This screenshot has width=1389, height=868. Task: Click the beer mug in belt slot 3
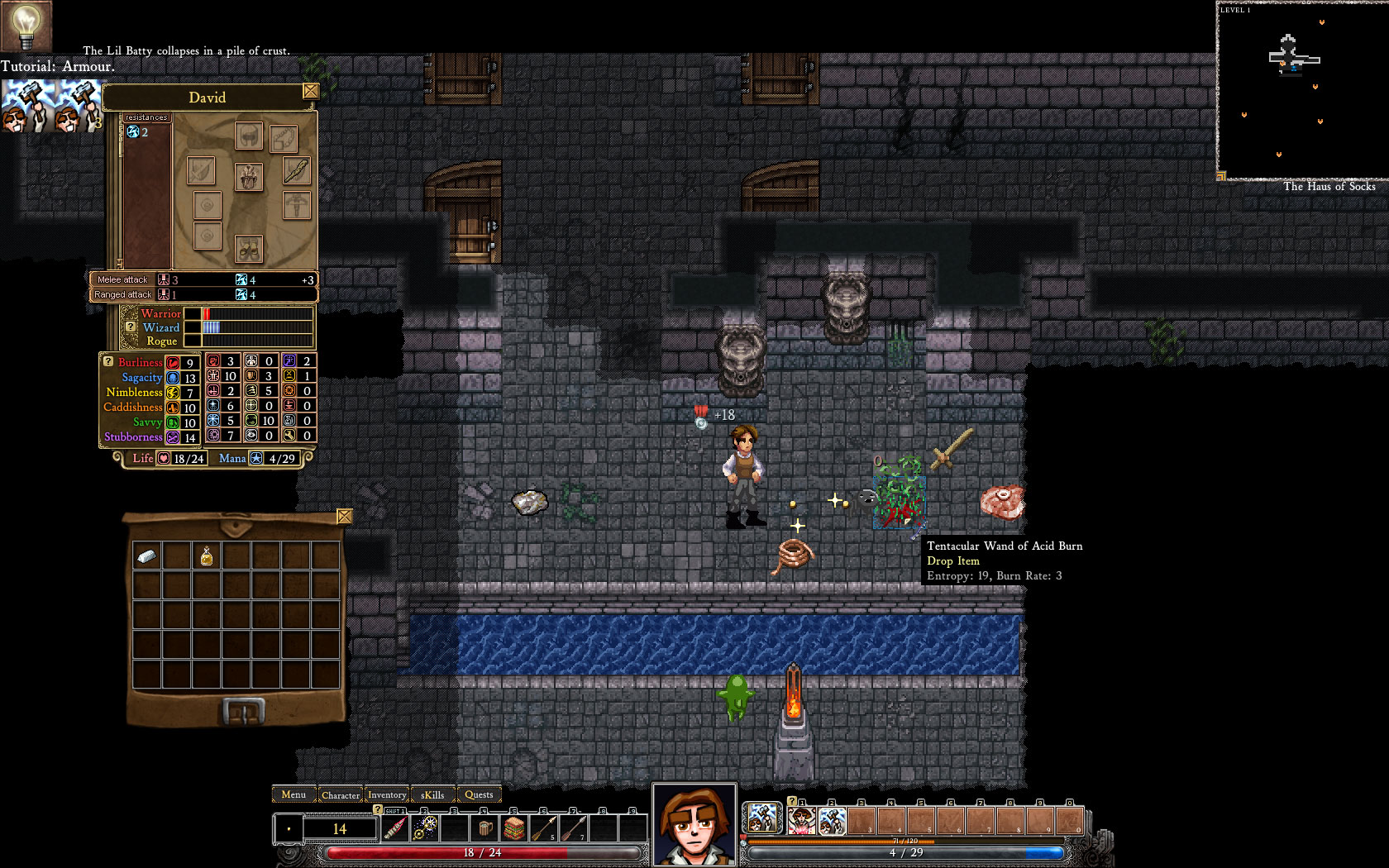point(485,827)
